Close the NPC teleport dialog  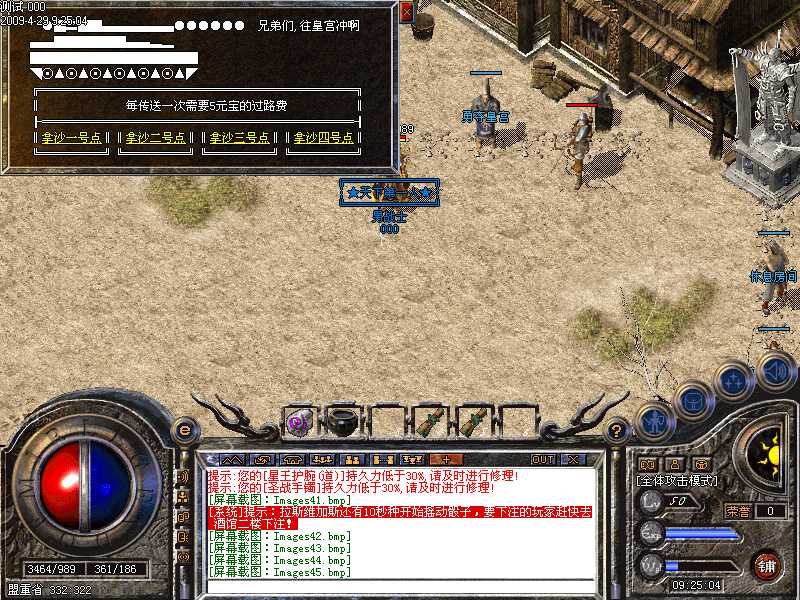406,12
